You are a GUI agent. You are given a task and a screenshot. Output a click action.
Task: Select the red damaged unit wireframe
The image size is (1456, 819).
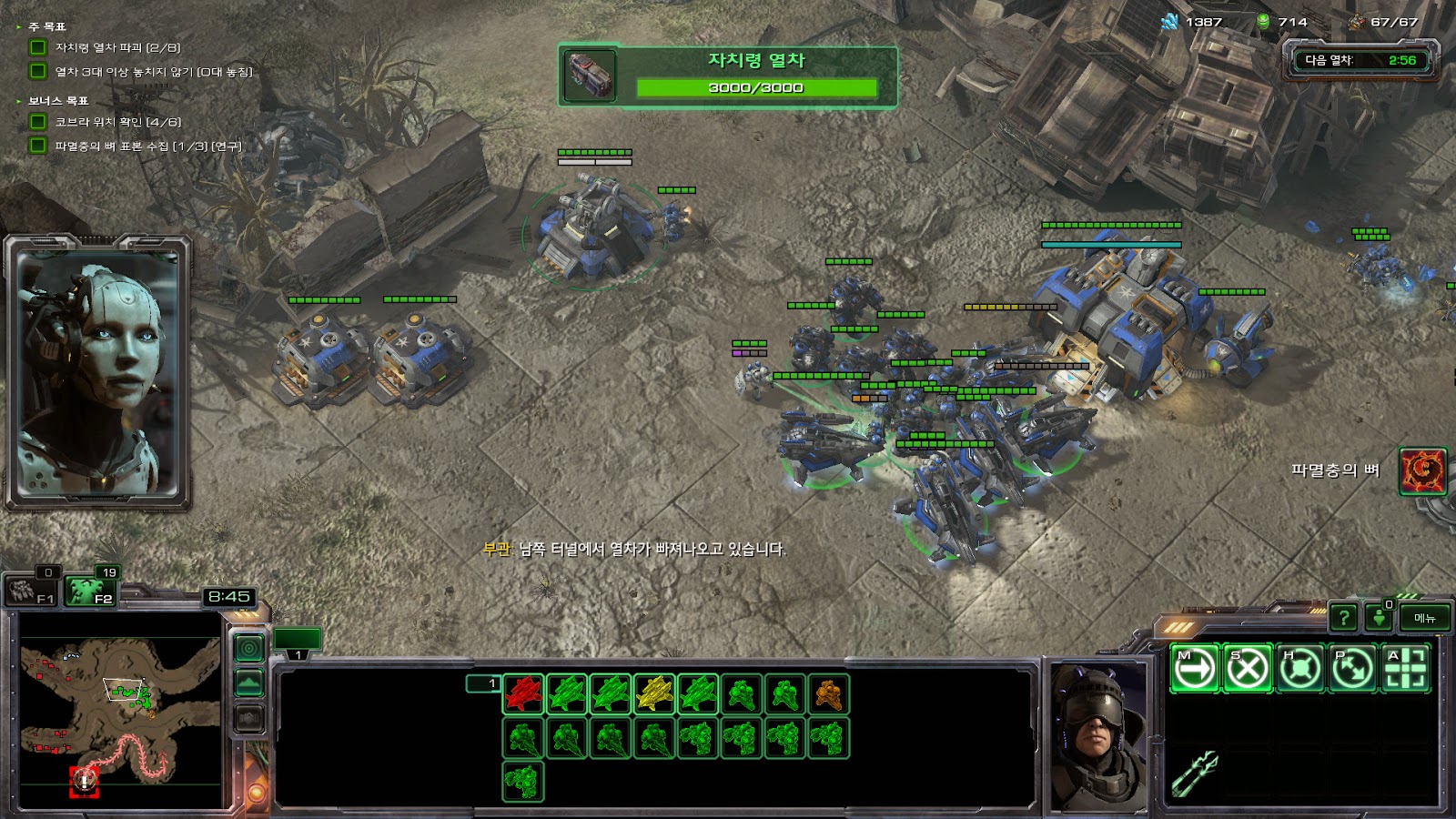(523, 694)
